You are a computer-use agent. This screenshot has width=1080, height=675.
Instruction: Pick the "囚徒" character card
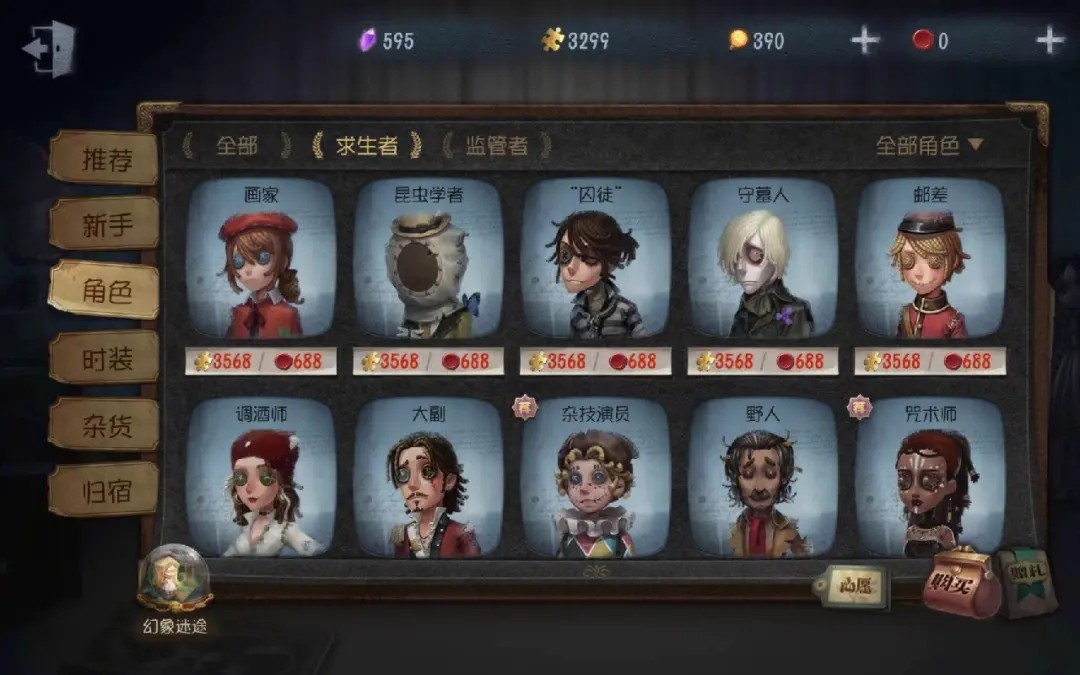[595, 261]
